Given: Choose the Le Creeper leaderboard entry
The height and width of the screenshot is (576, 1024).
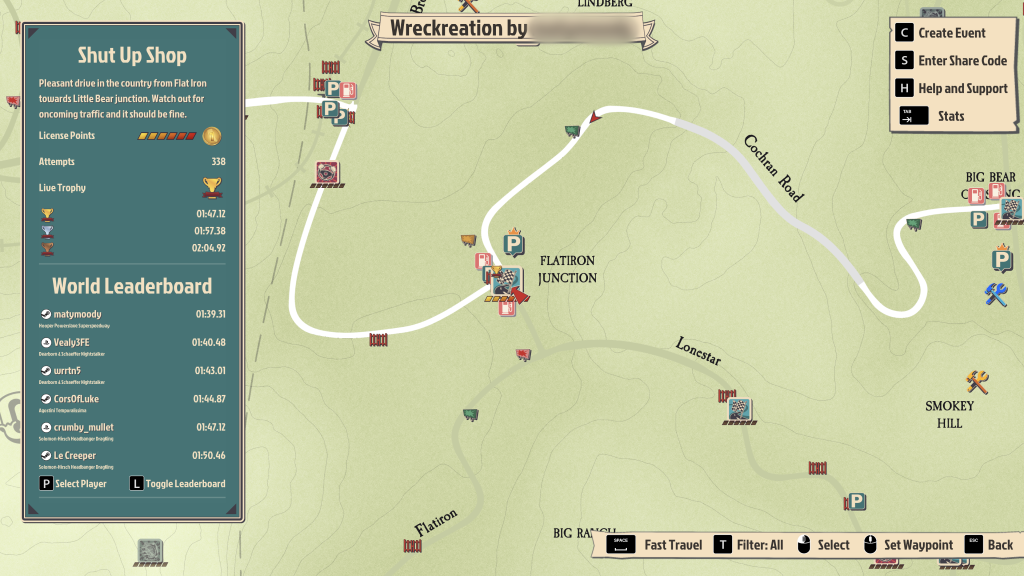Looking at the screenshot, I should pyautogui.click(x=132, y=459).
